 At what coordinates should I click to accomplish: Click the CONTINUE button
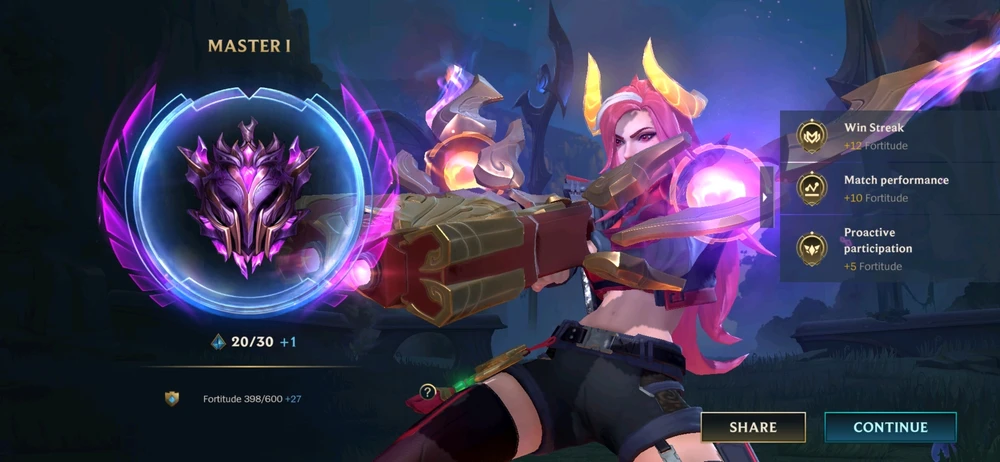(890, 427)
